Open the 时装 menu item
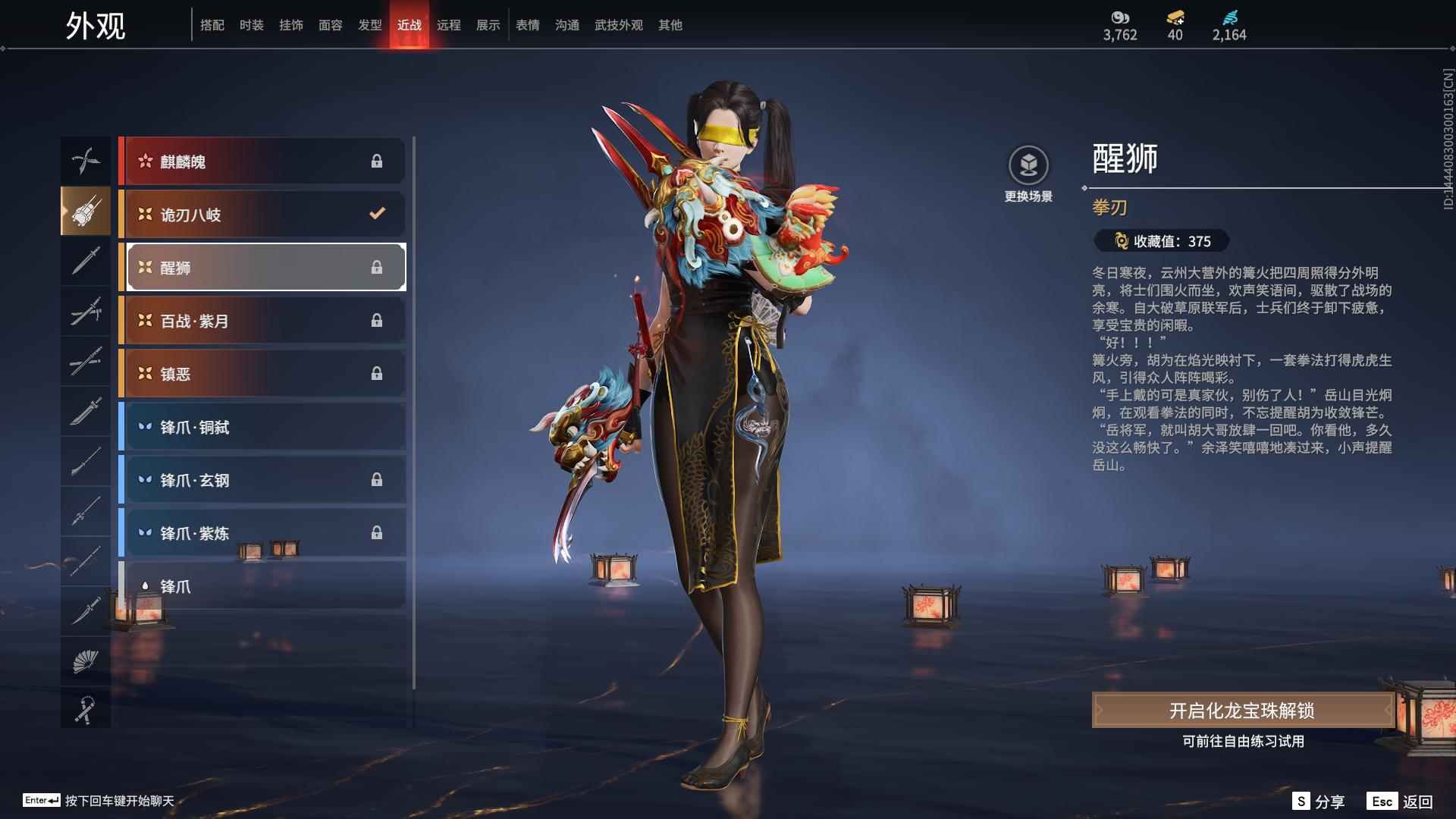This screenshot has height=819, width=1456. point(252,24)
